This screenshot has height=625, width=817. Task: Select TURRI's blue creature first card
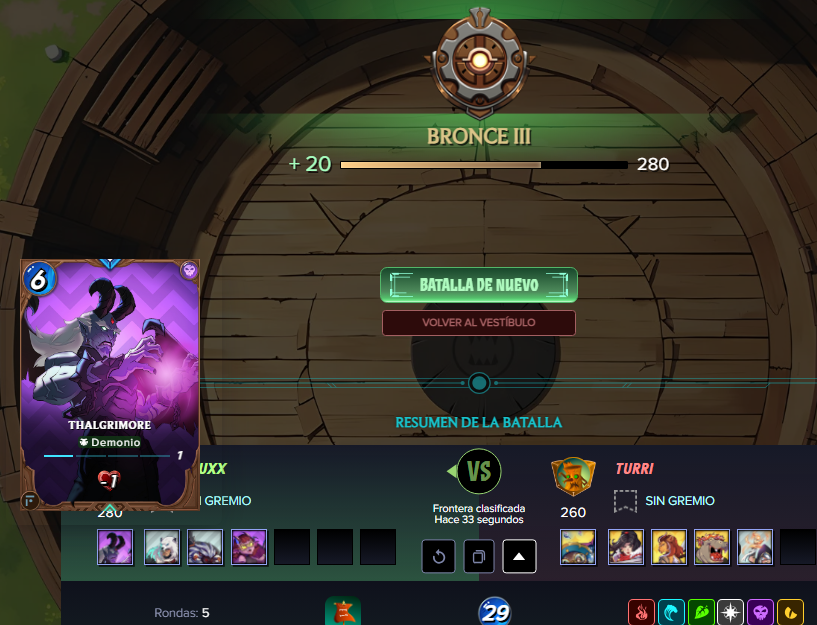(x=578, y=547)
